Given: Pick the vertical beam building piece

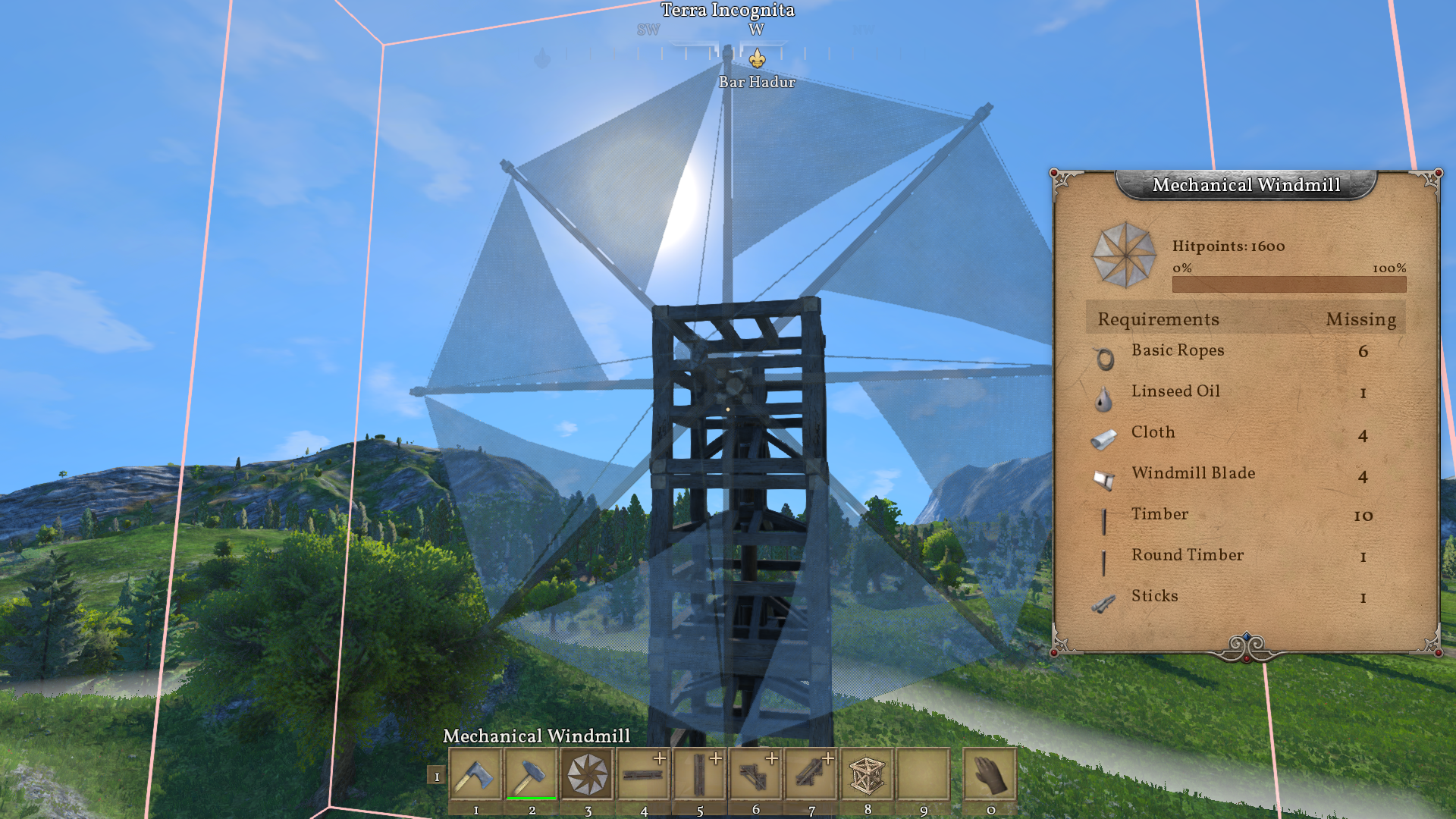Looking at the screenshot, I should [700, 774].
